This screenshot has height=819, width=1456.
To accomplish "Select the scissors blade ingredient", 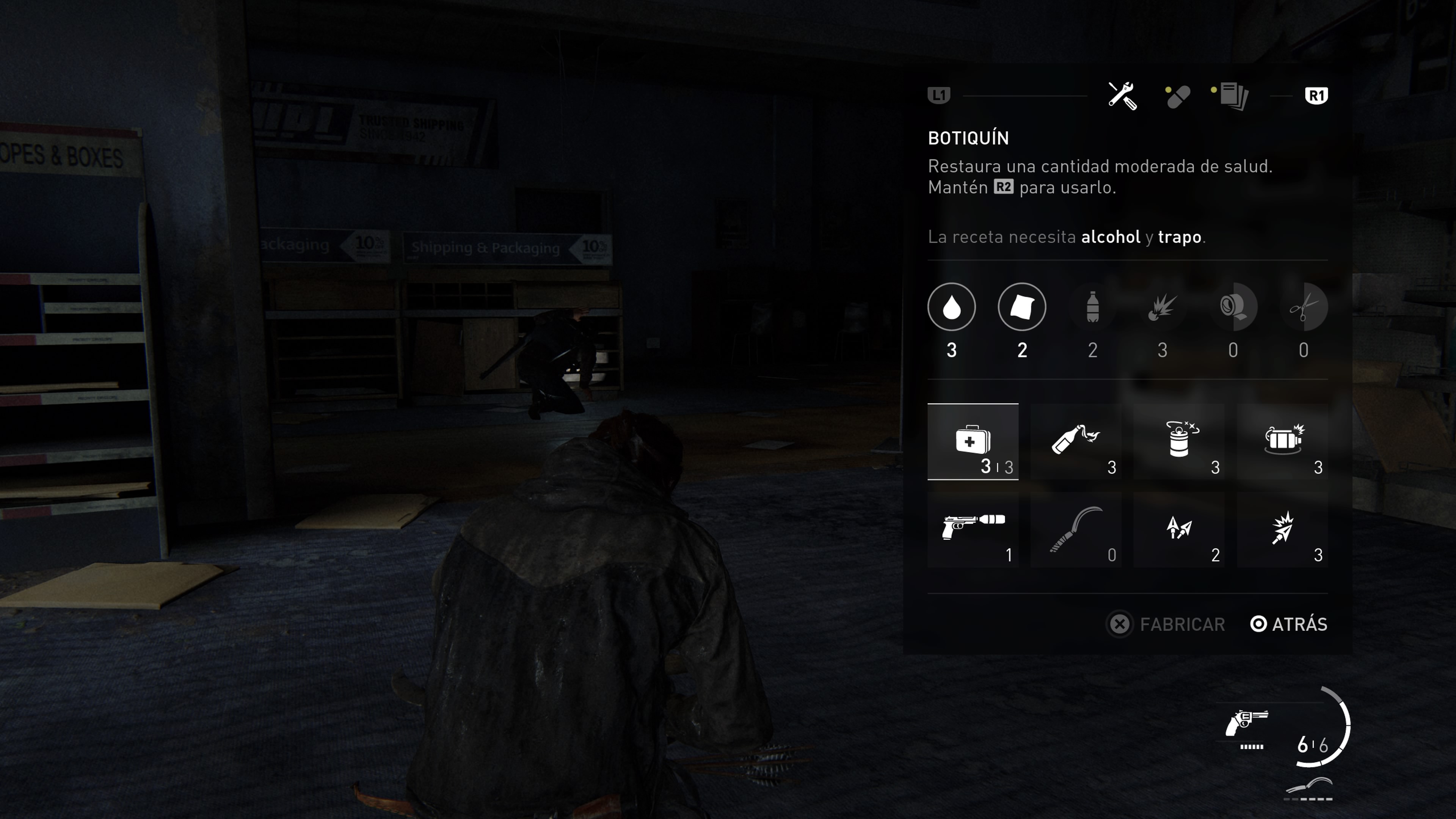I will (1304, 307).
